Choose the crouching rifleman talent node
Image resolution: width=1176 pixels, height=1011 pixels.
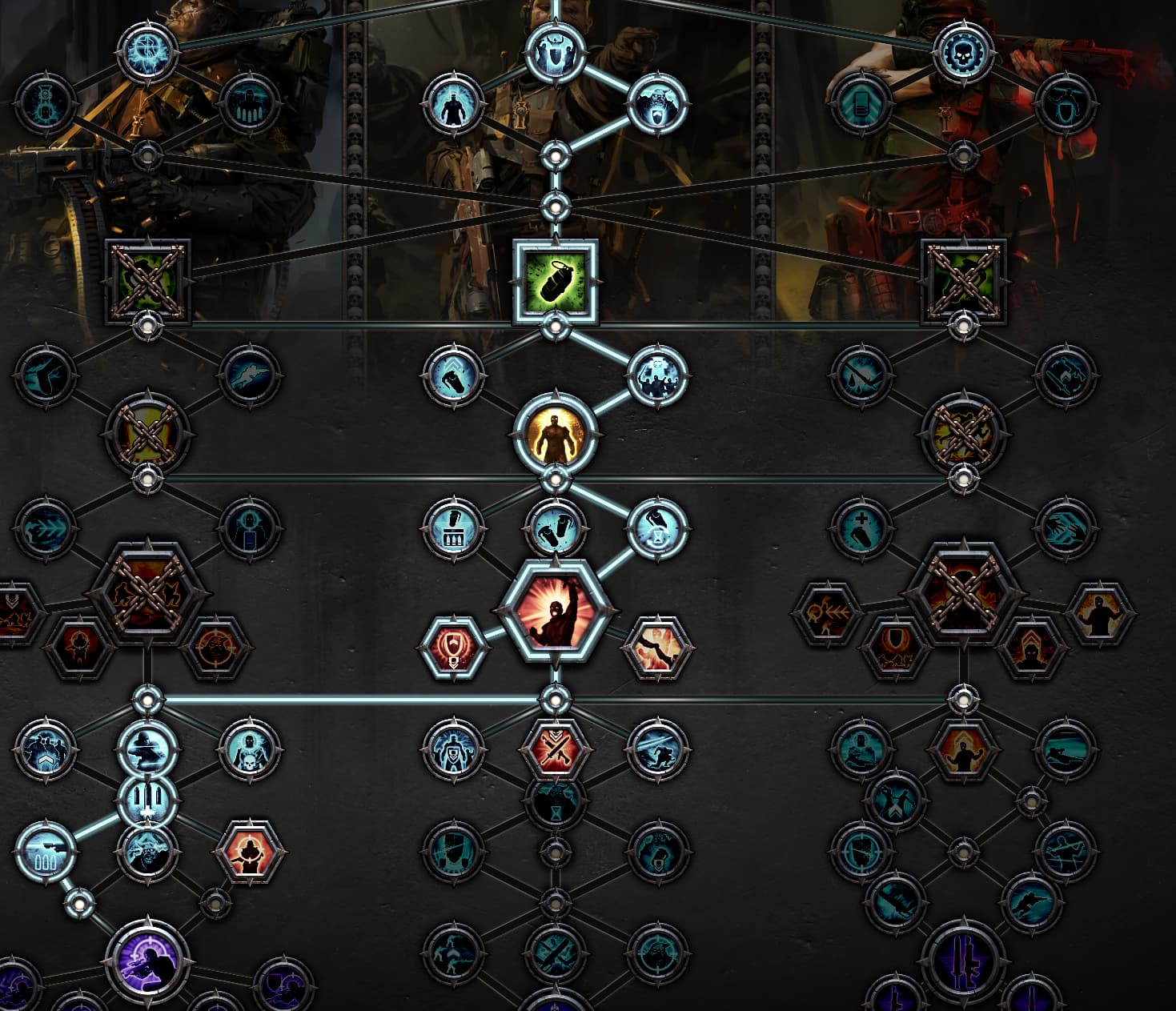[x=148, y=749]
